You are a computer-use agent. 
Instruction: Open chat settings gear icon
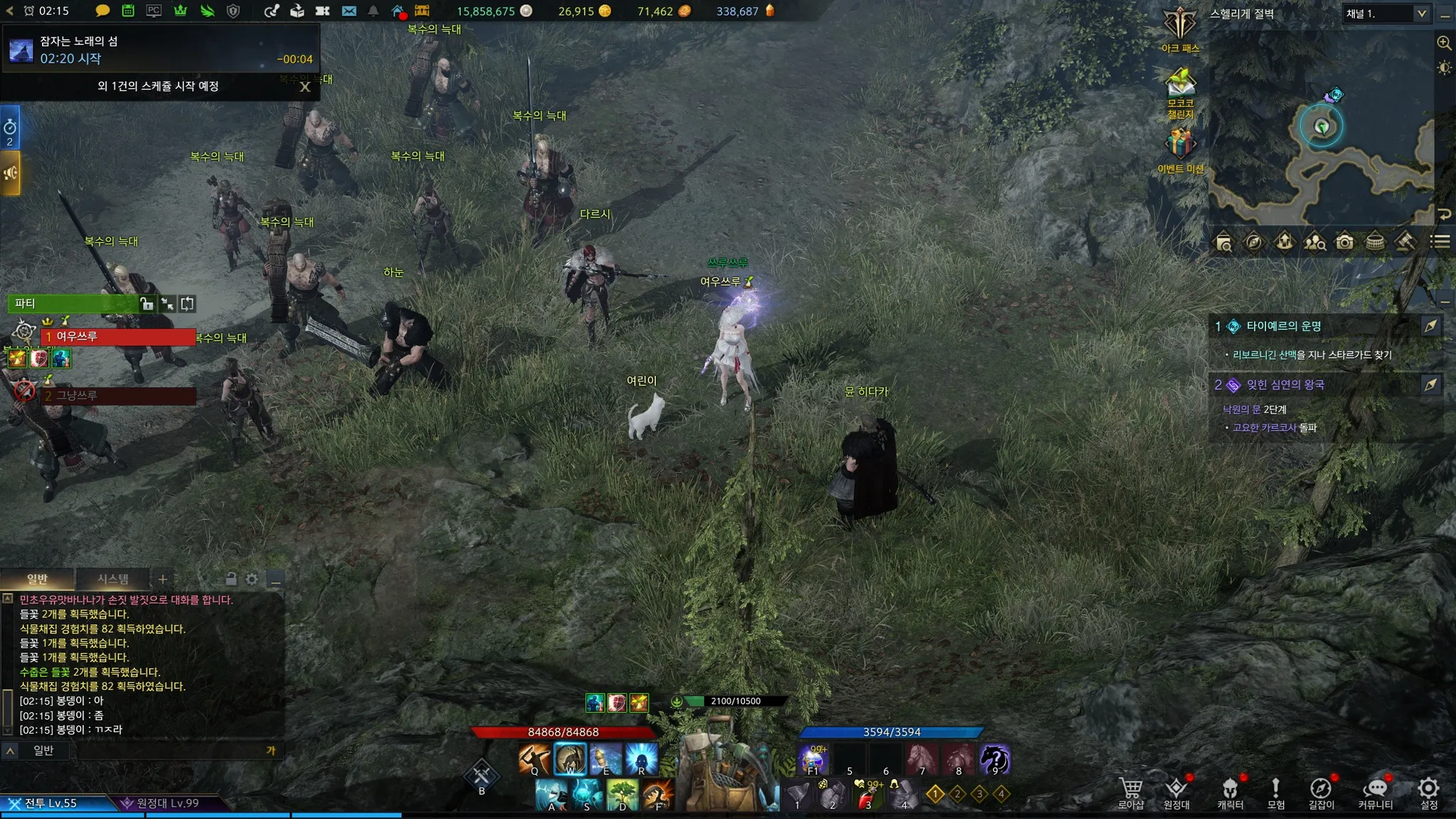pyautogui.click(x=252, y=579)
